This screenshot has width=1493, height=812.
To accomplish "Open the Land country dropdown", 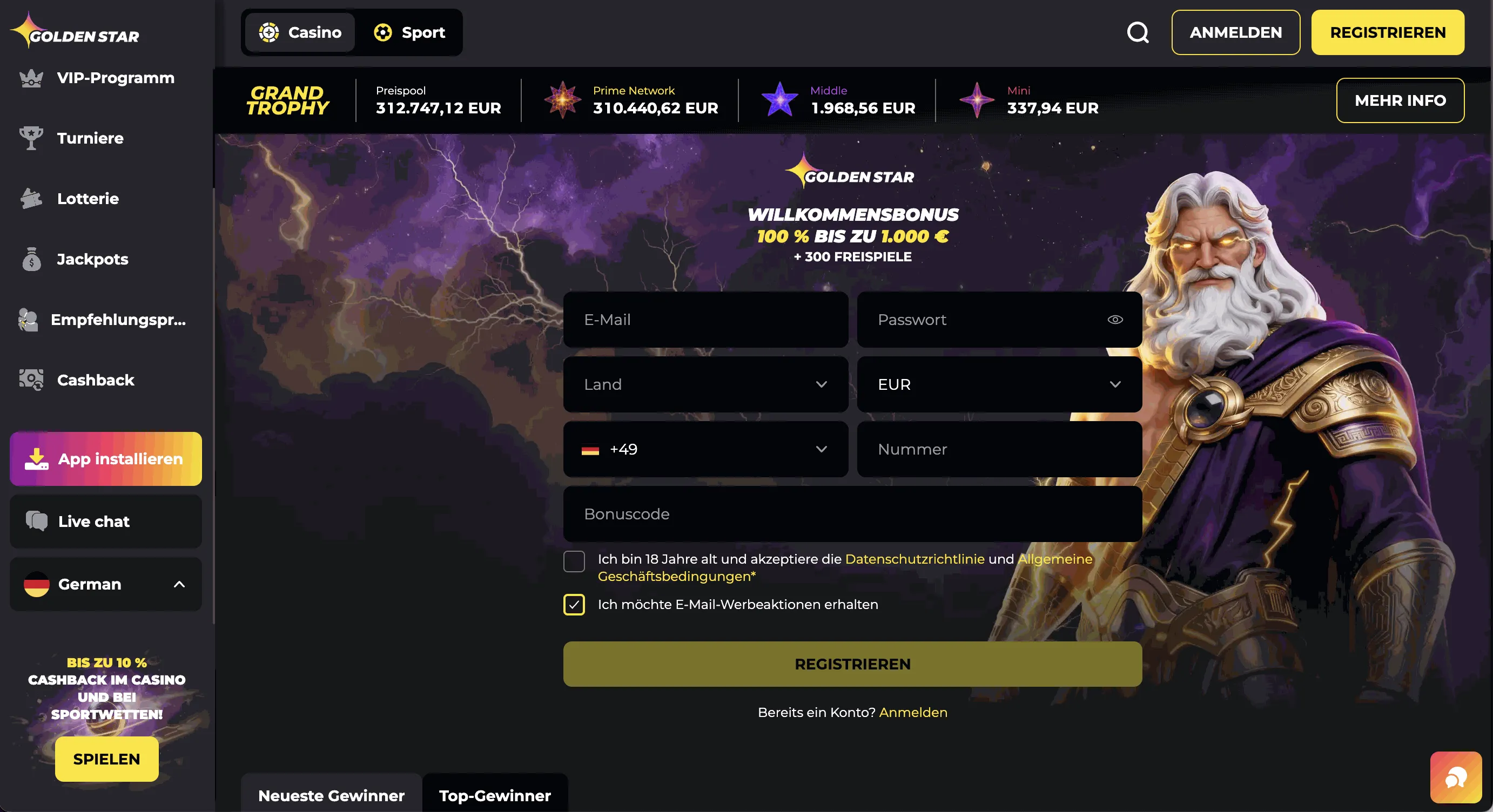I will click(x=705, y=384).
